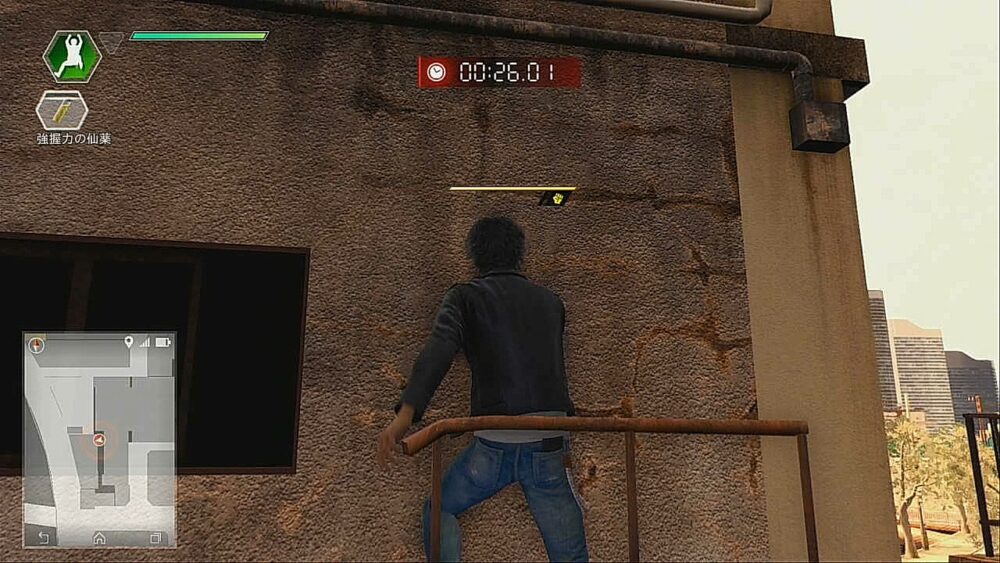Click the green climbing figure hexagon icon
Image resolution: width=1000 pixels, height=563 pixels.
pyautogui.click(x=72, y=55)
